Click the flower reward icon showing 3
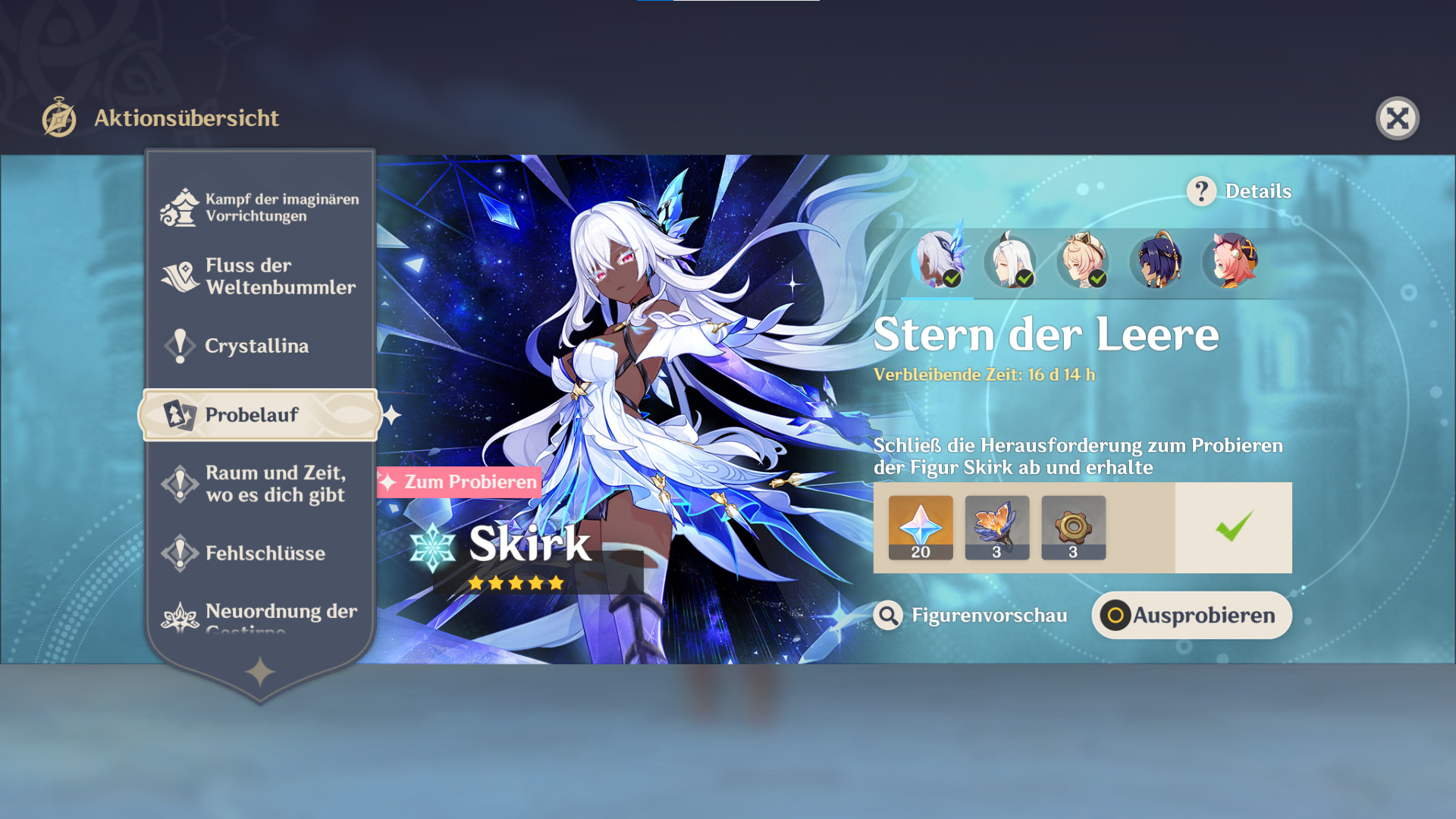The height and width of the screenshot is (819, 1456). point(996,527)
